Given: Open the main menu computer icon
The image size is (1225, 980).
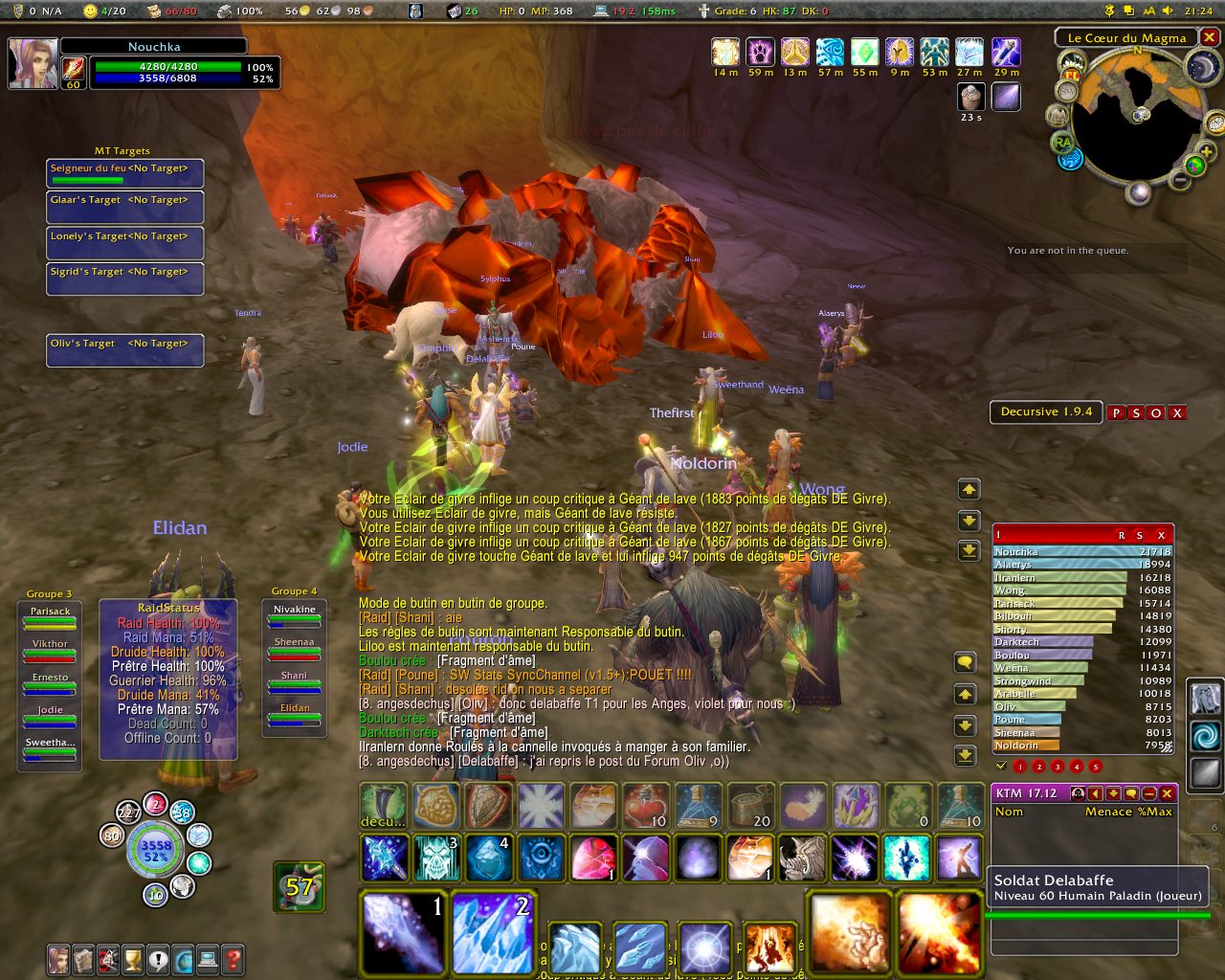Looking at the screenshot, I should coord(208,958).
